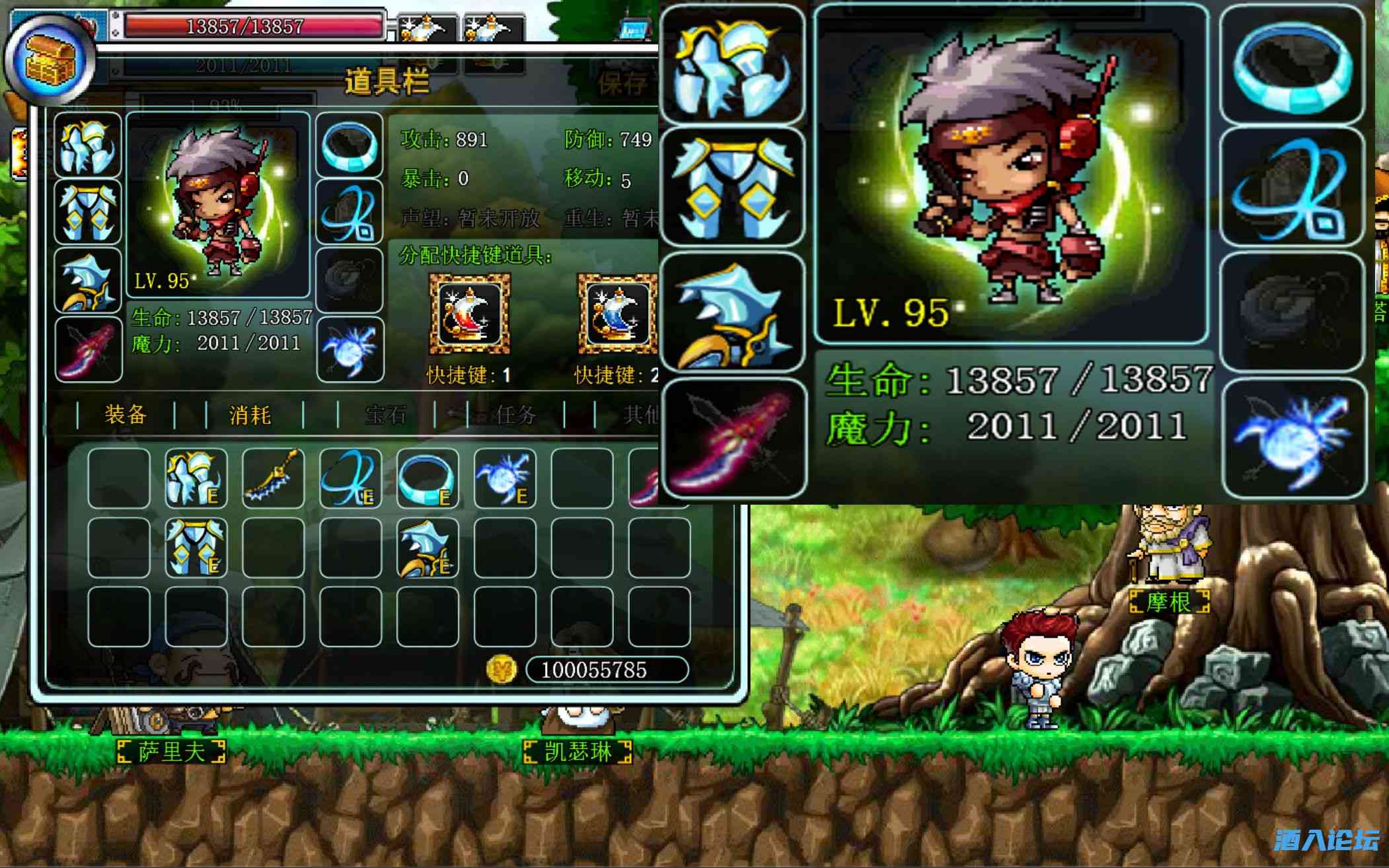Pick the E-marked blue necklace in the bag grid
Screen dimensions: 1389x868
(x=350, y=478)
